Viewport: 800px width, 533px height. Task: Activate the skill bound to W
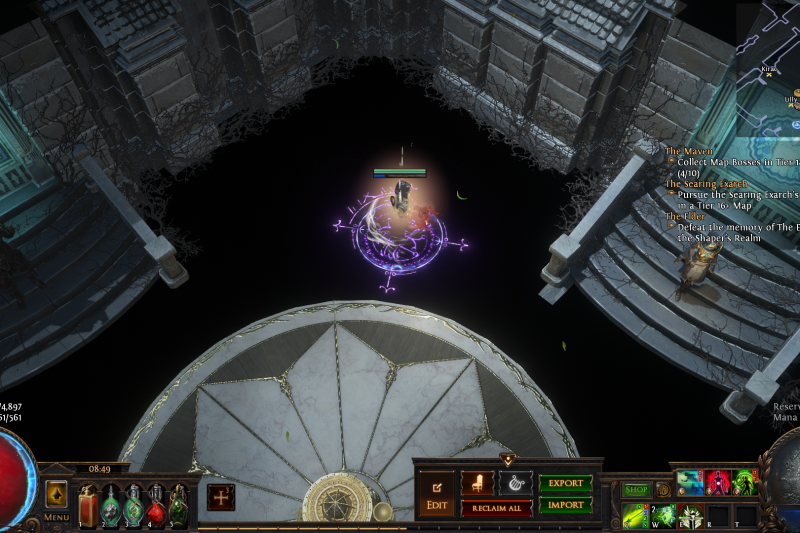pyautogui.click(x=664, y=515)
